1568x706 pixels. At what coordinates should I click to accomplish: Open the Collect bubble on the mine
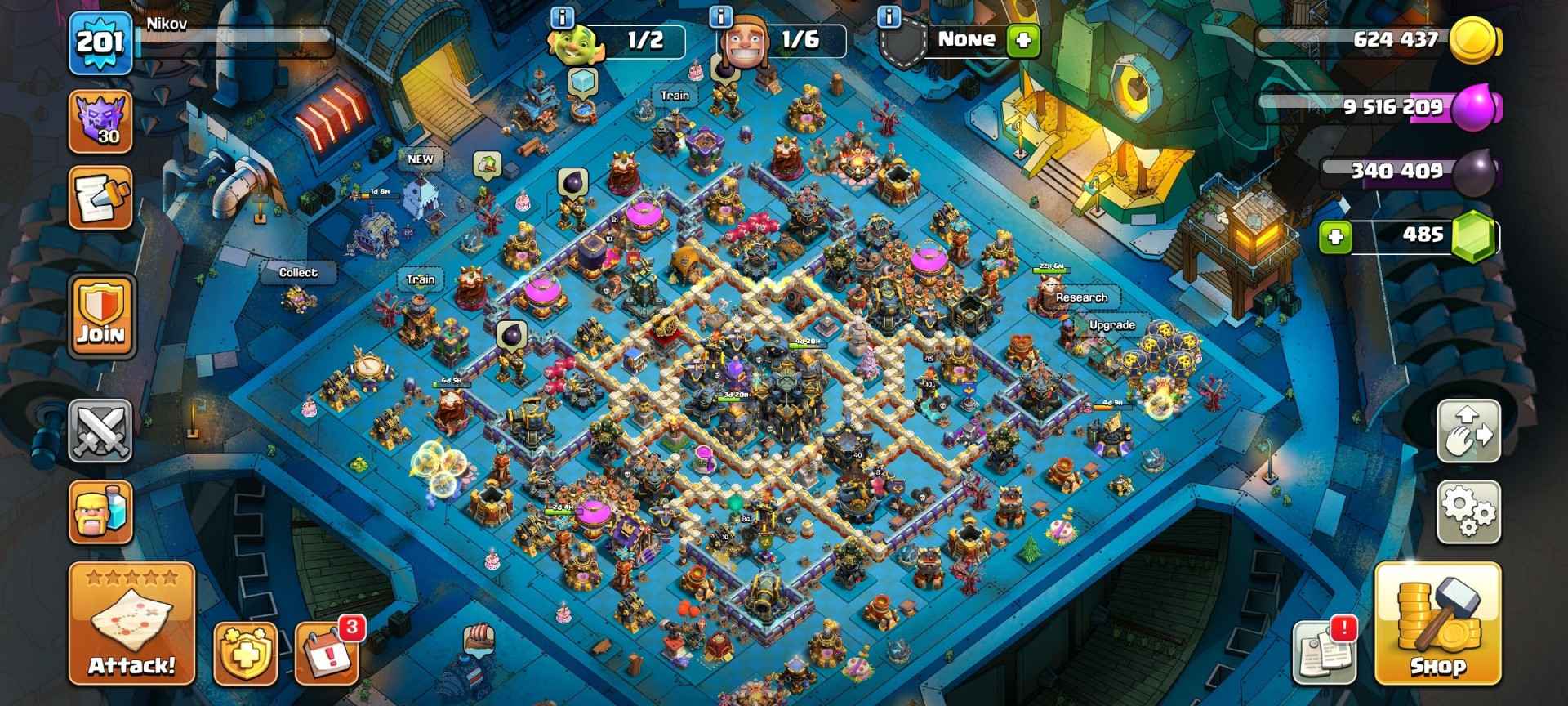pos(297,272)
